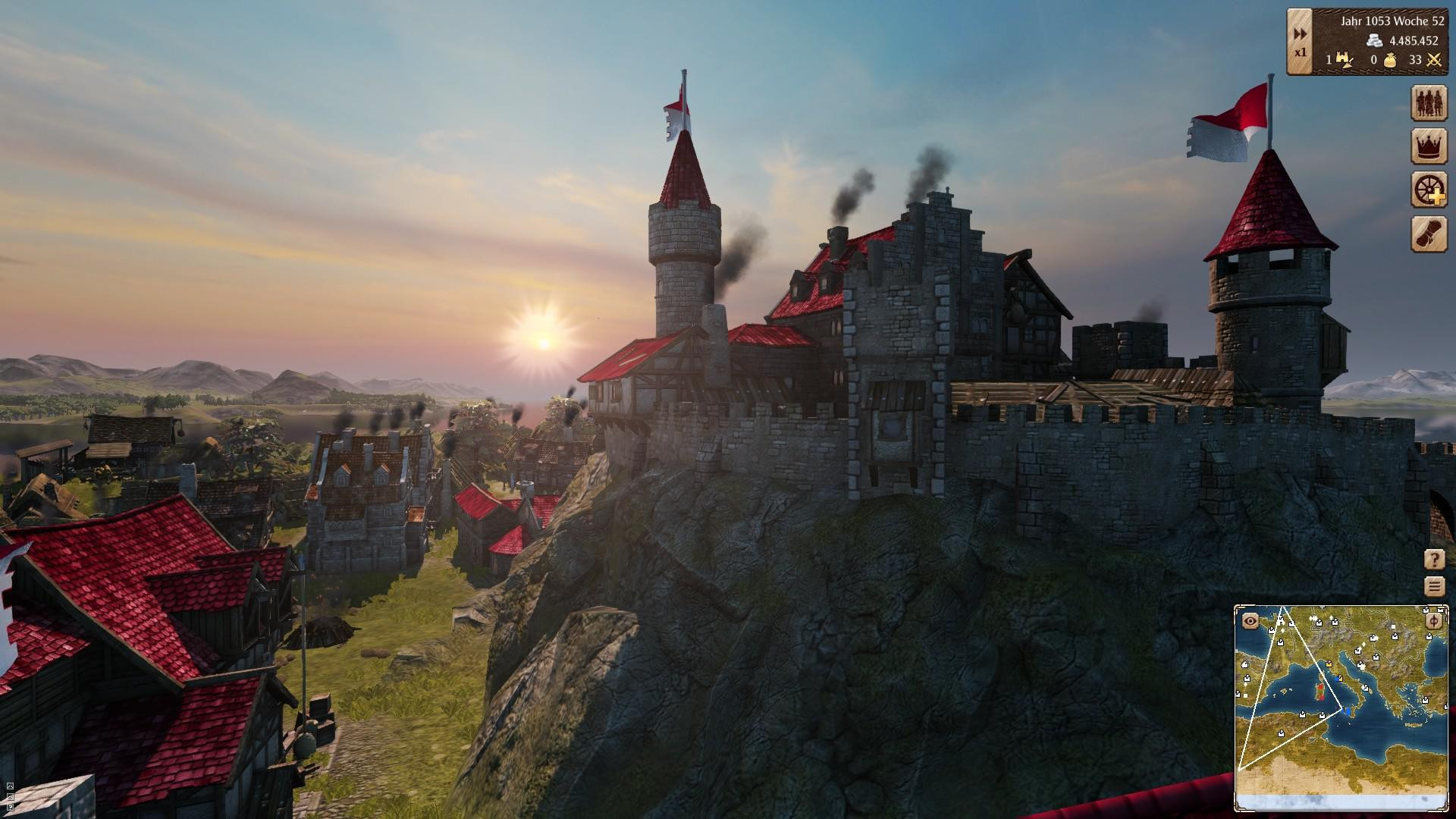
Task: Click the silver coins treasury icon
Action: point(1375,42)
